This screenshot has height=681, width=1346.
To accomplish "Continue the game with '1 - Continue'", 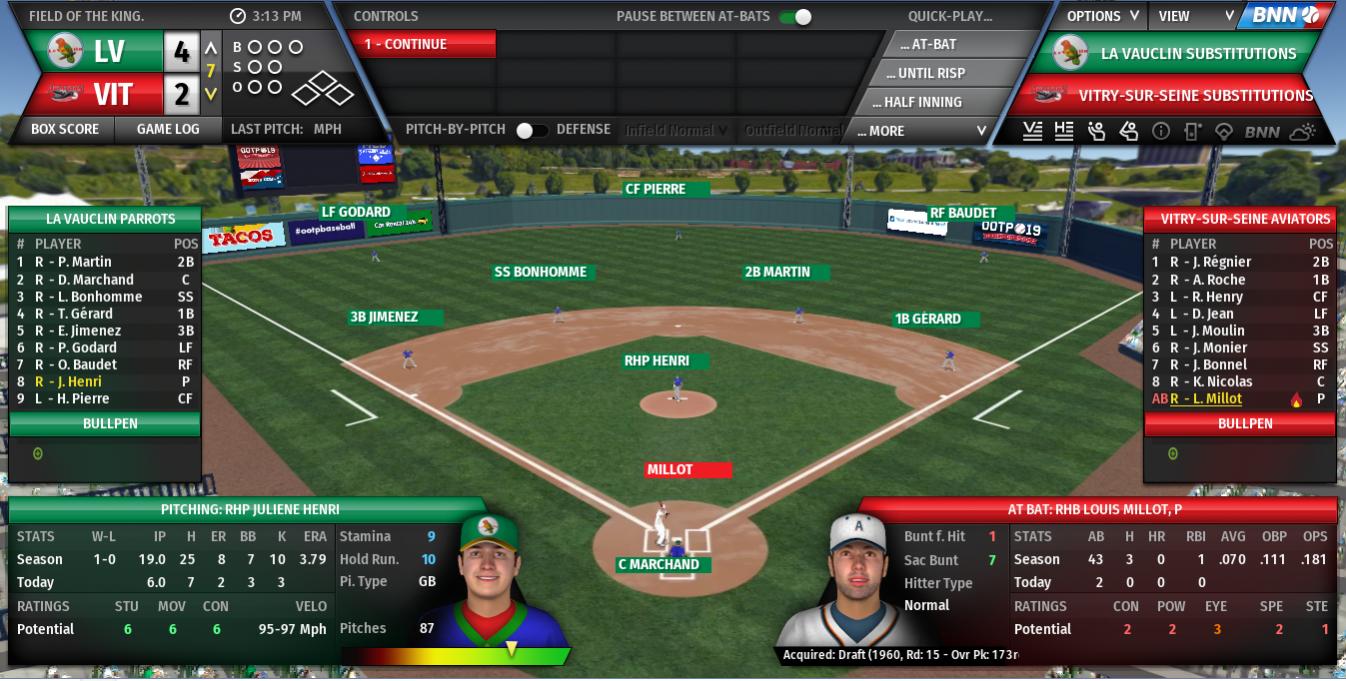I will tap(422, 44).
